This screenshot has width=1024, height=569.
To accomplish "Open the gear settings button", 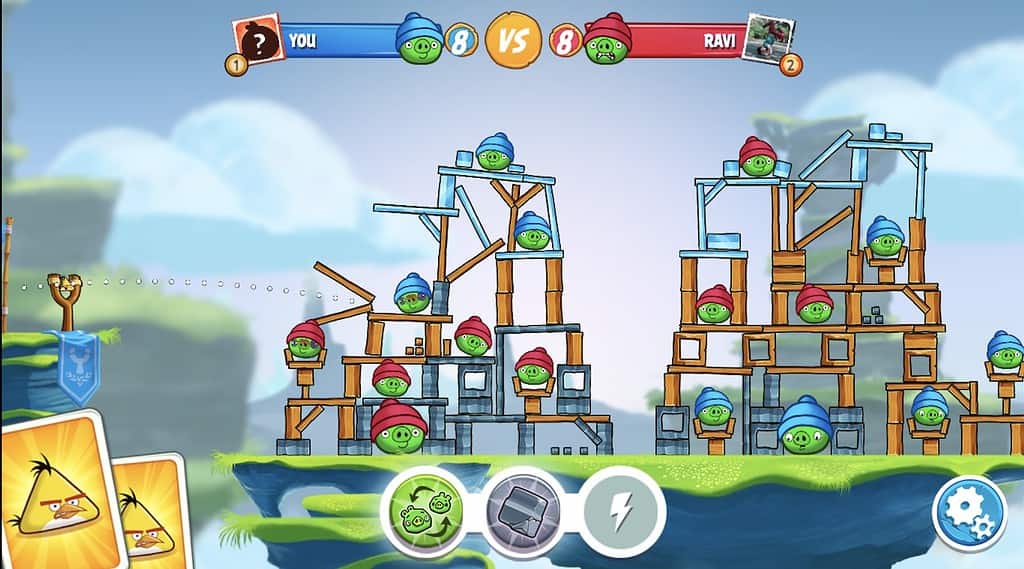I will click(968, 512).
